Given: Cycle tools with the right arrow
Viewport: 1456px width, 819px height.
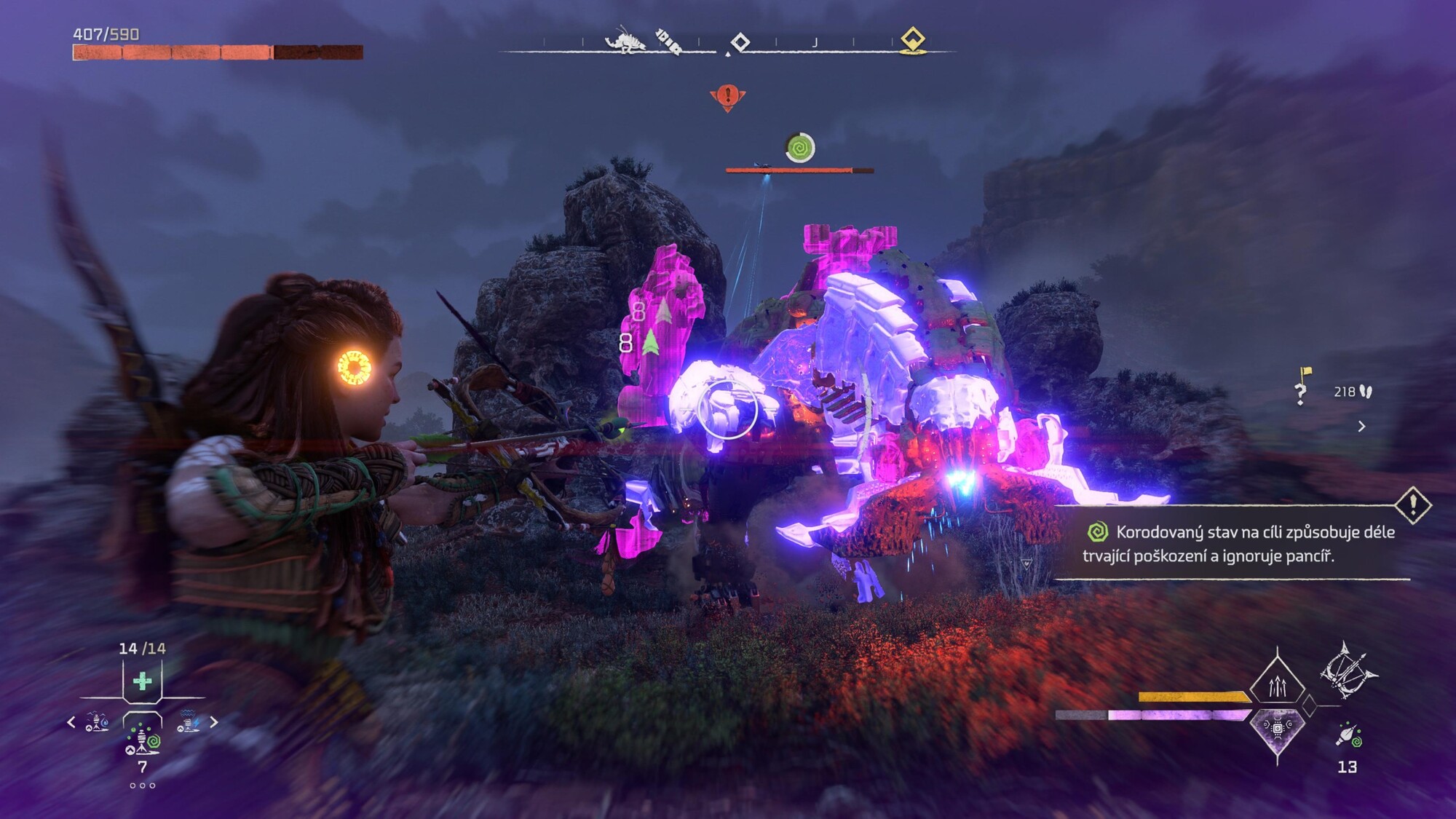Looking at the screenshot, I should click(x=214, y=722).
